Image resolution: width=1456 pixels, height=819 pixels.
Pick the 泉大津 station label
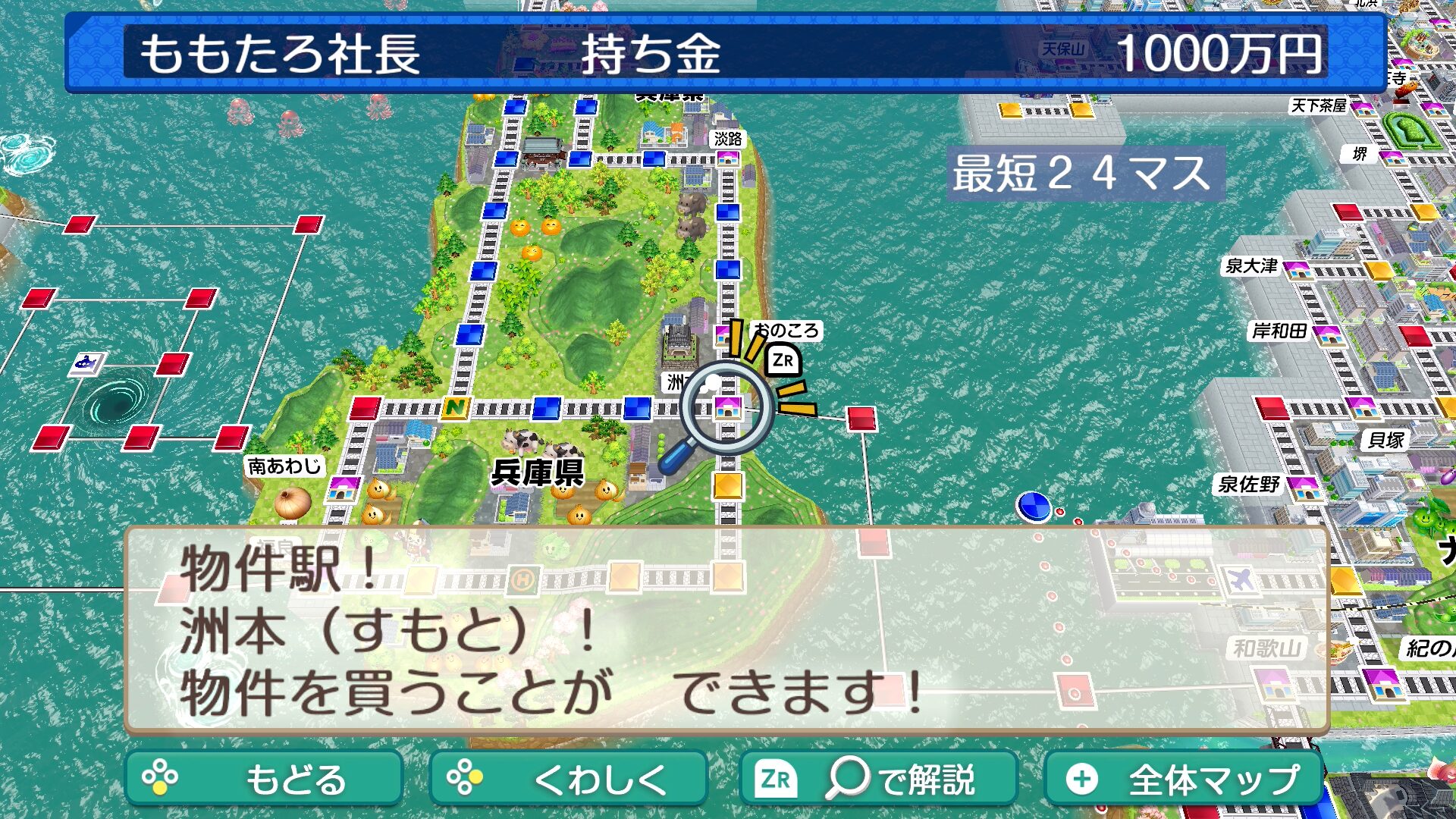point(1251,266)
